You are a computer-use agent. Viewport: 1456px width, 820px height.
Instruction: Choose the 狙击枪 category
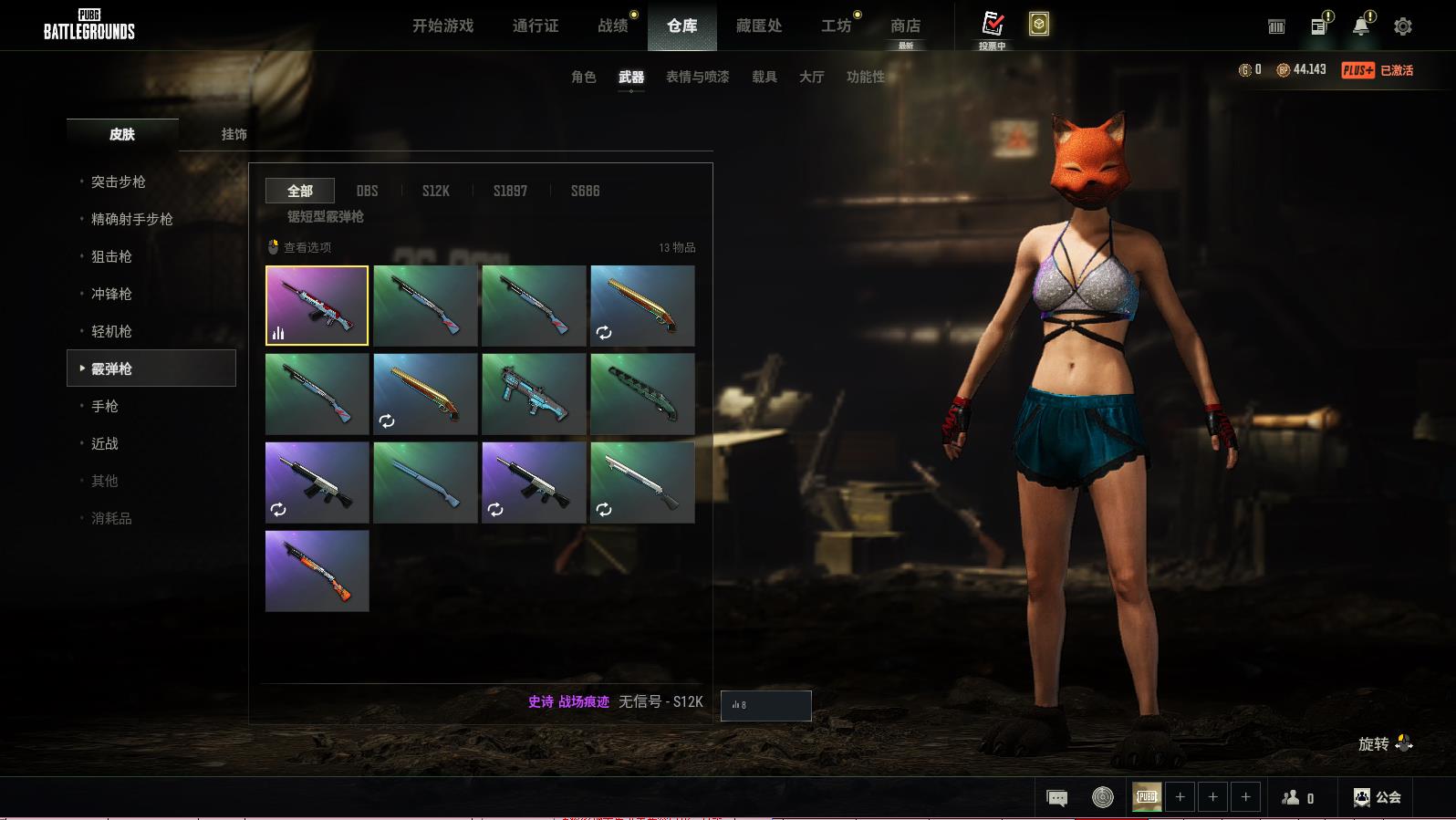(111, 256)
